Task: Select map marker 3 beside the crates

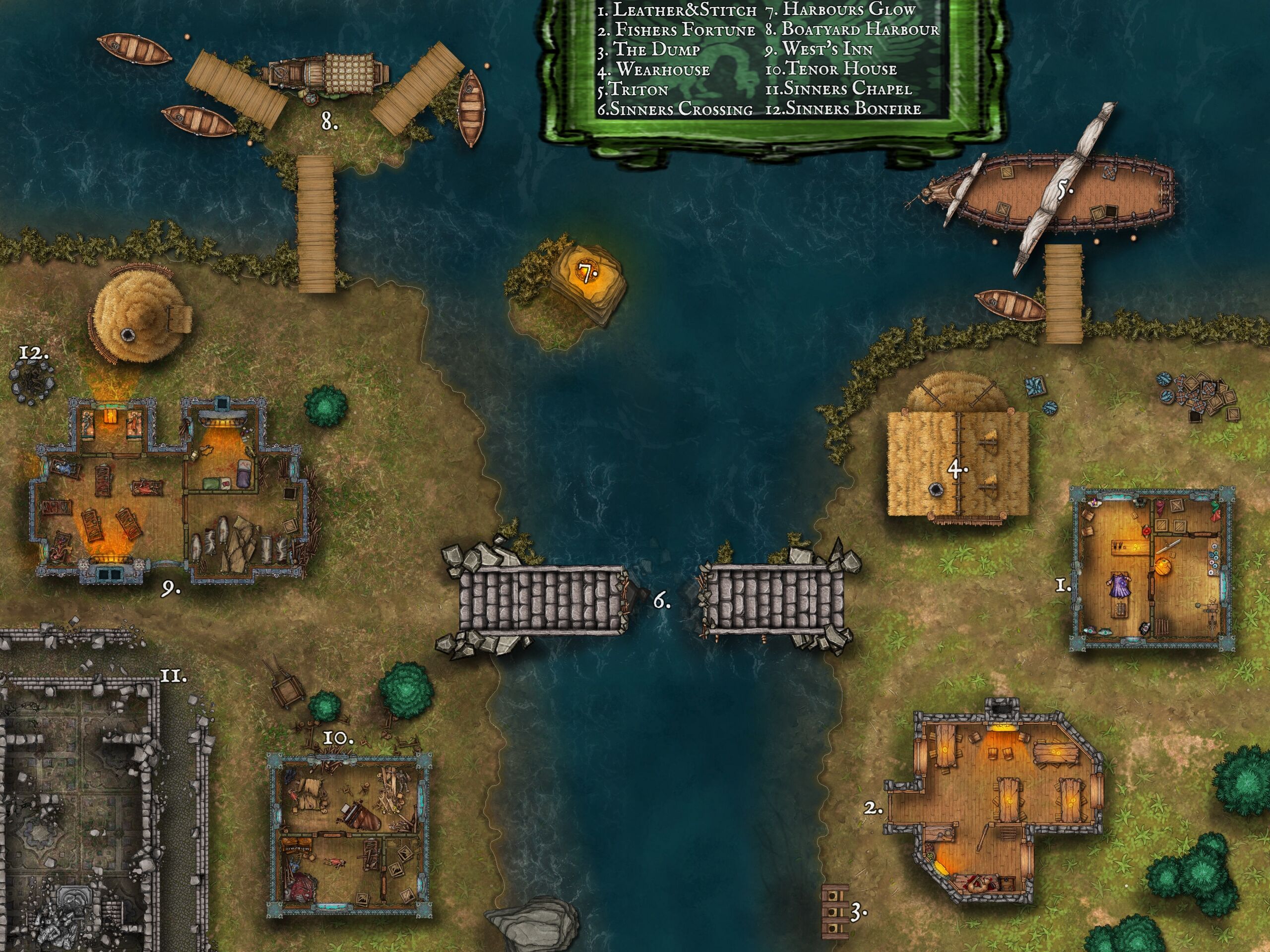Action: point(857,911)
